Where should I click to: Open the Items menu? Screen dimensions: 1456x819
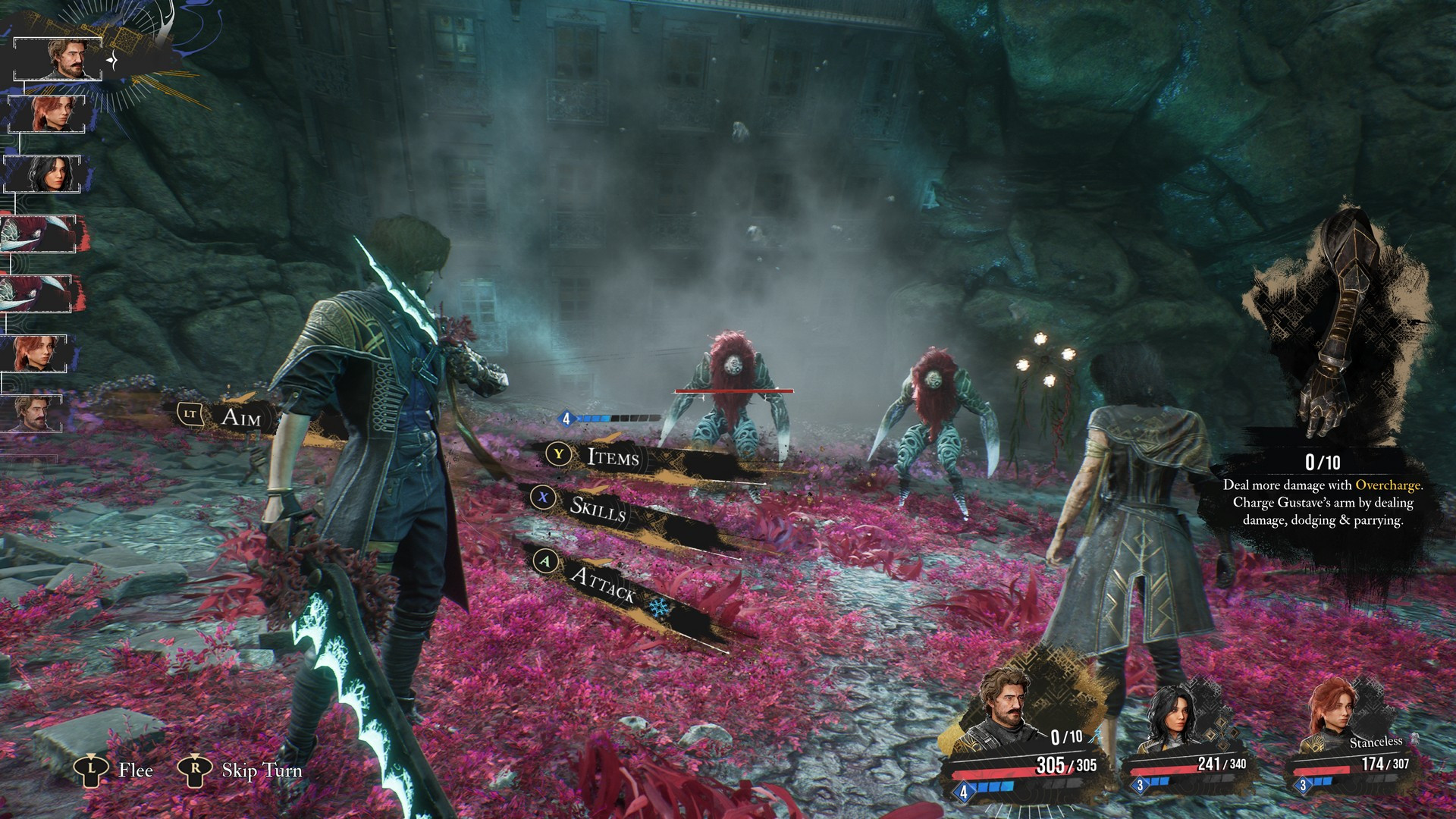tap(612, 457)
